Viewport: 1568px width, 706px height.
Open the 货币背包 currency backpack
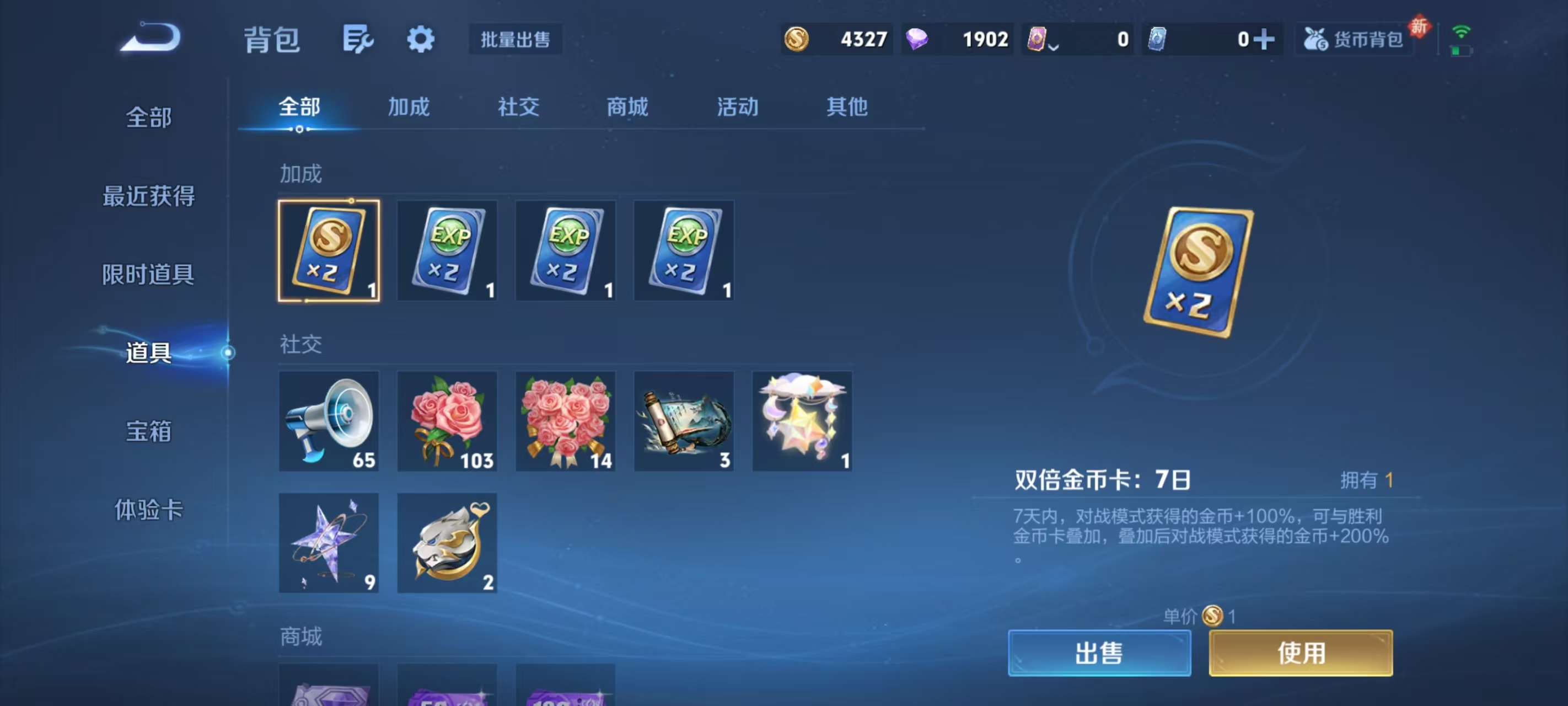[1354, 40]
